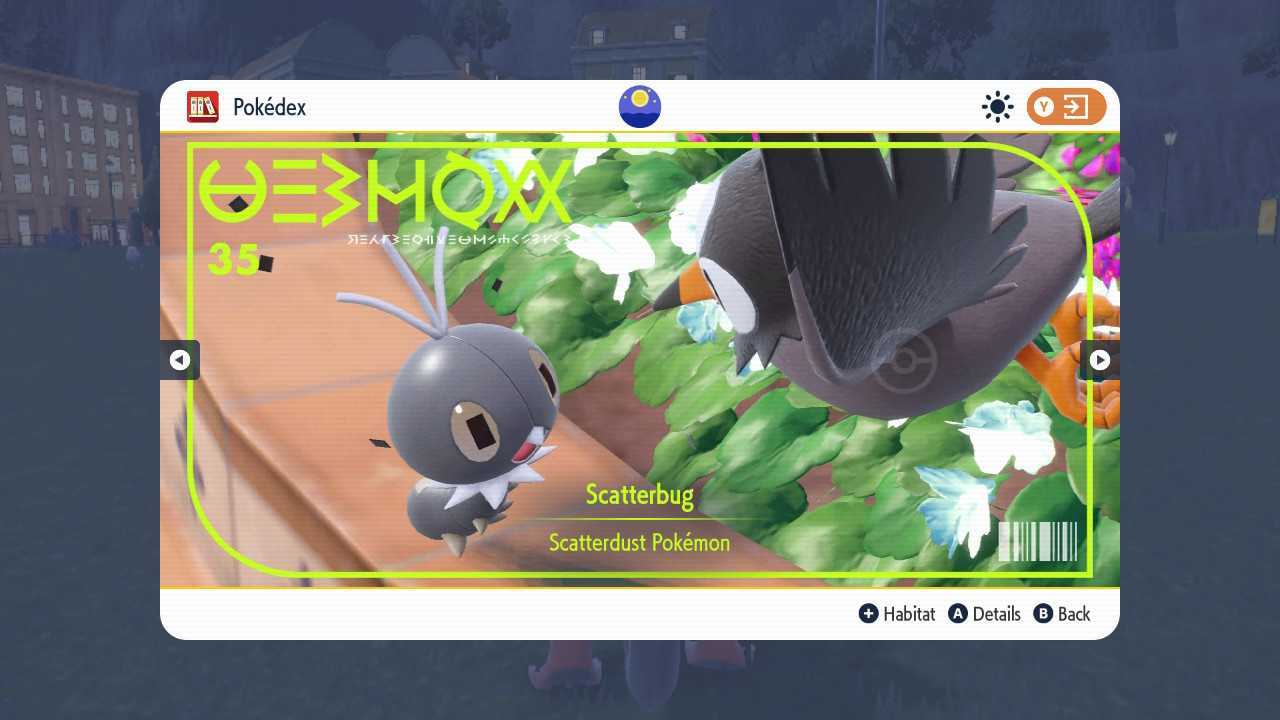Click the Scatterdust Pokémon category label
This screenshot has height=720, width=1280.
pyautogui.click(x=639, y=542)
